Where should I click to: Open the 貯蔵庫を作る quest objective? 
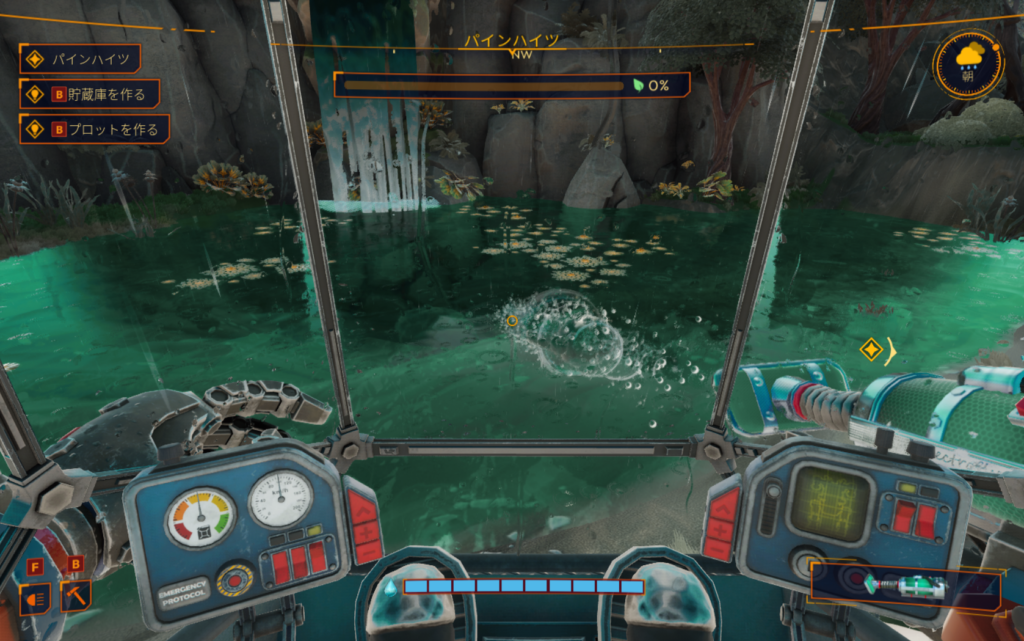pos(90,95)
